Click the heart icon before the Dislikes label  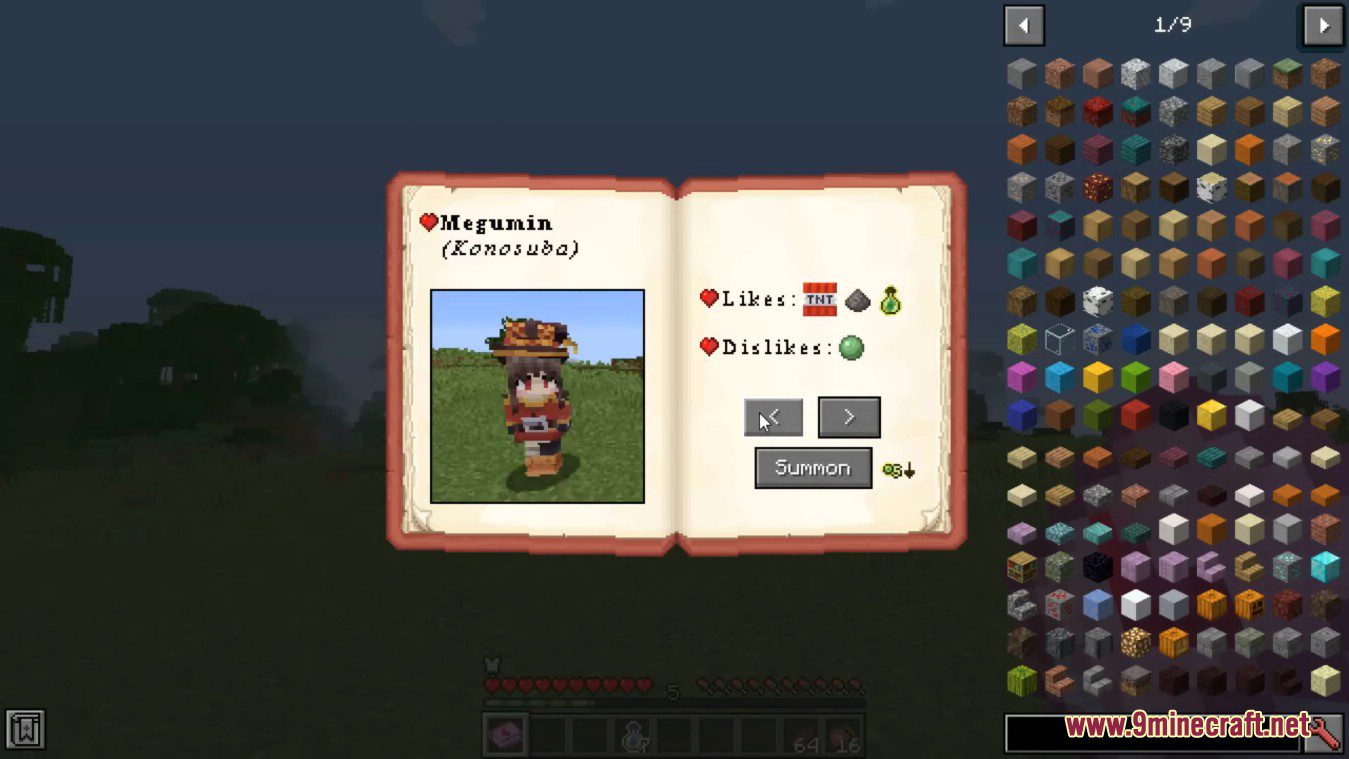pos(710,348)
